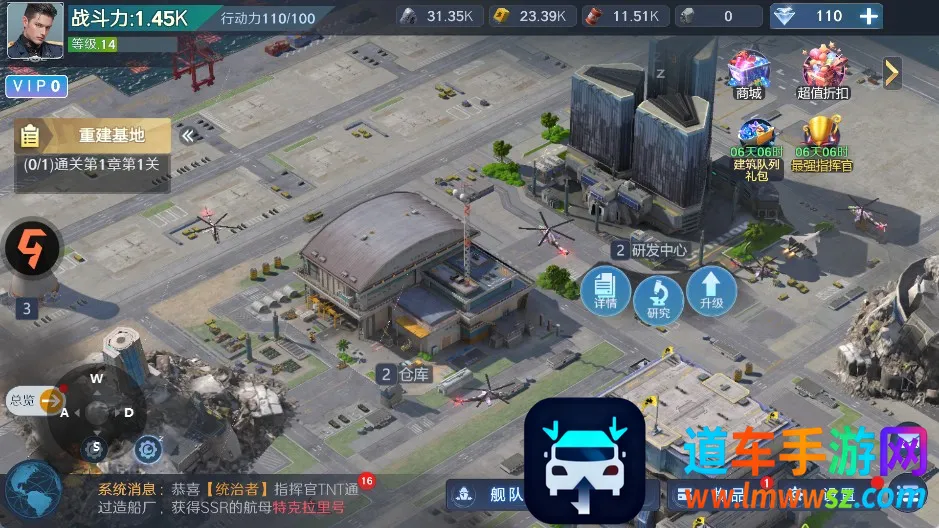The width and height of the screenshot is (939, 528).
Task: Upgrade the research center with 升级
Action: (711, 291)
